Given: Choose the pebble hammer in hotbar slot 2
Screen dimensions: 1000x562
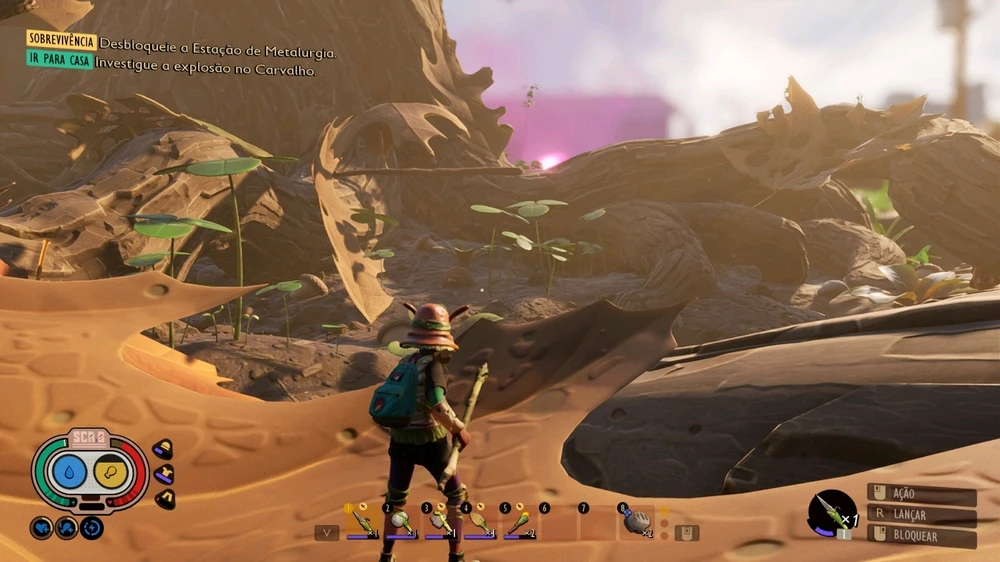Looking at the screenshot, I should (402, 522).
